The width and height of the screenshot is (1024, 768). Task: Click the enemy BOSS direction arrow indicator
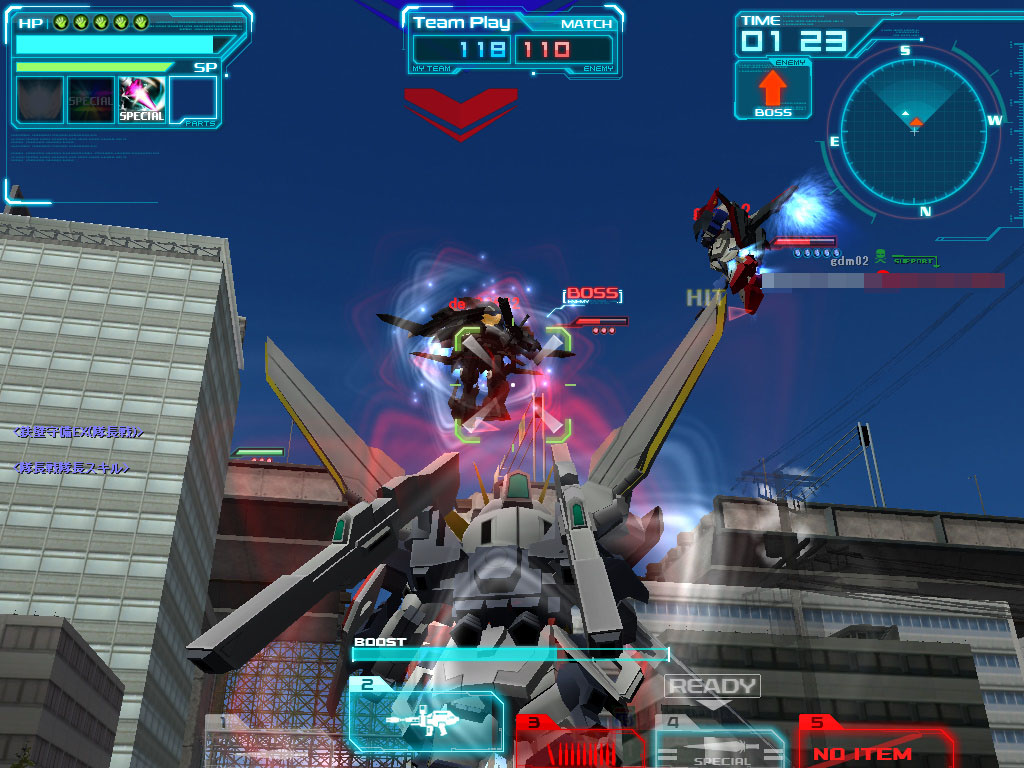pos(773,91)
